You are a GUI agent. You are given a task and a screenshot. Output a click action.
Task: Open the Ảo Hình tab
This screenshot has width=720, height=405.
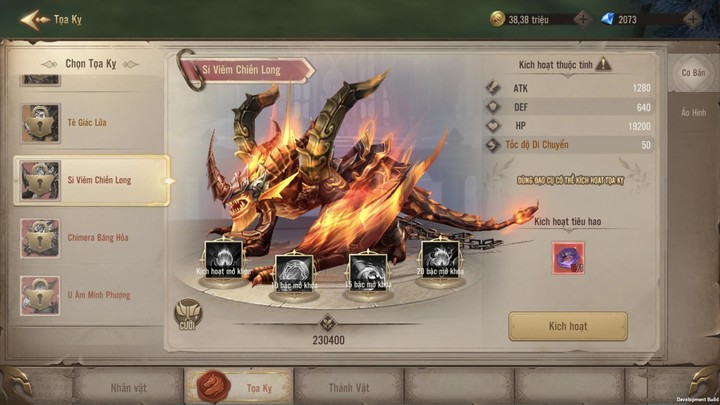(693, 113)
